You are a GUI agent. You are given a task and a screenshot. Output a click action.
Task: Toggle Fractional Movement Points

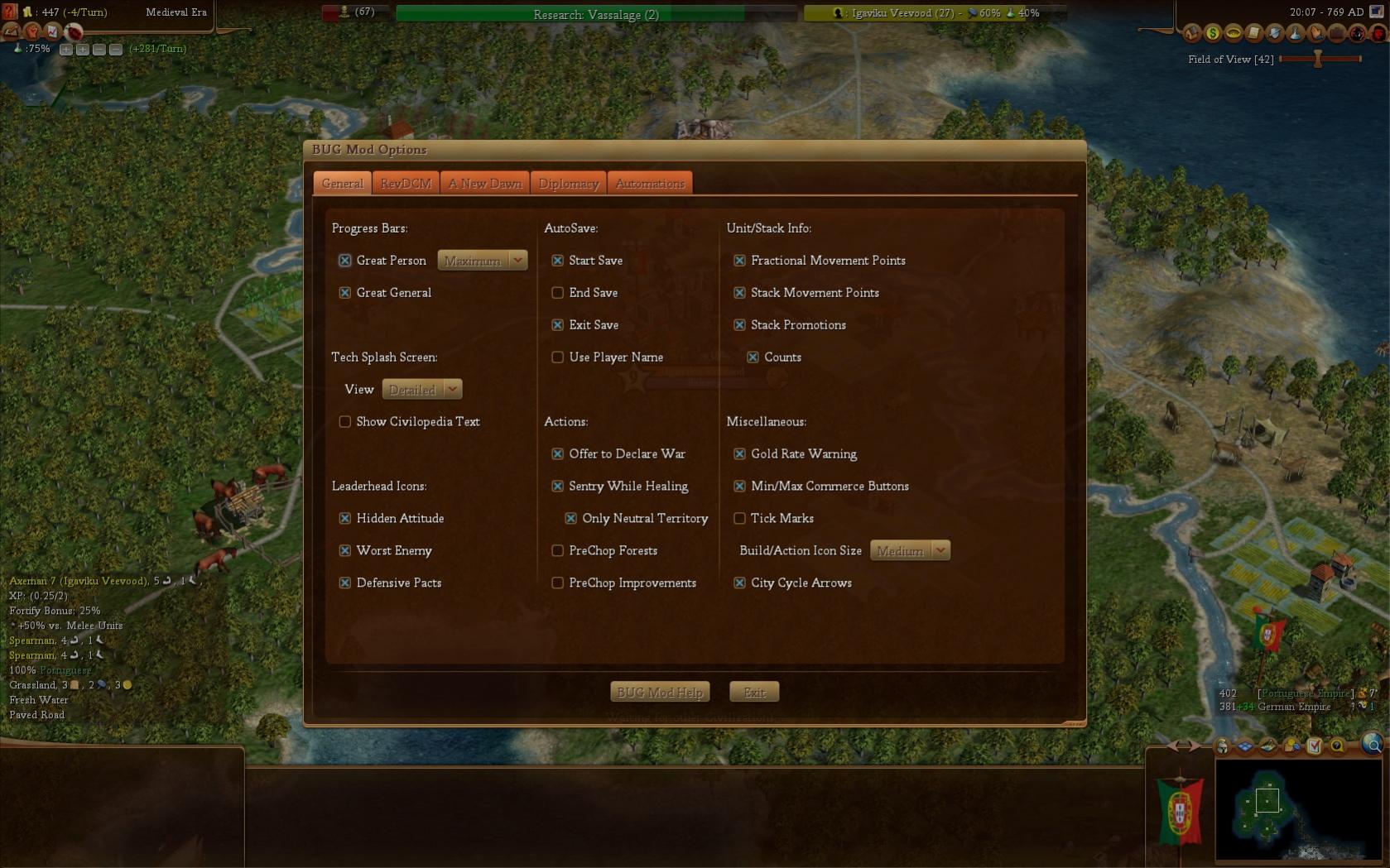click(740, 261)
